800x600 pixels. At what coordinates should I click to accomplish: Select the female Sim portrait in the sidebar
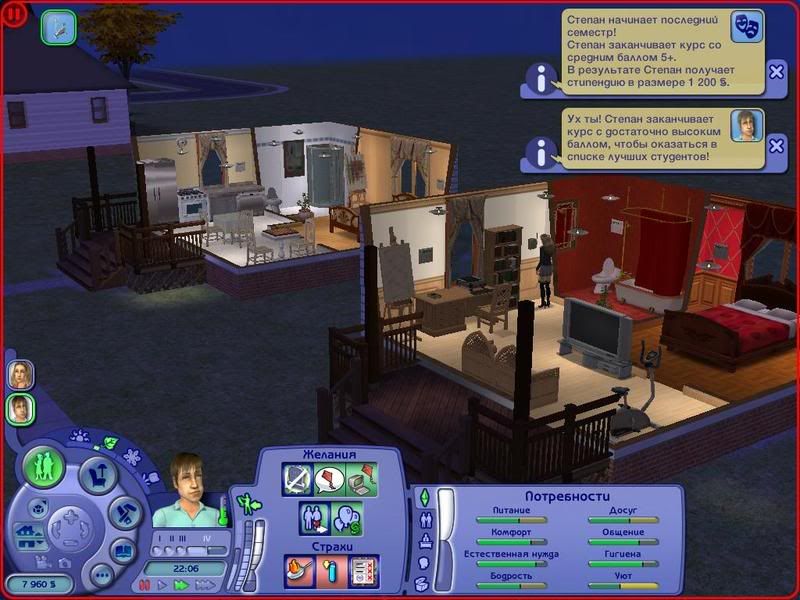19,374
